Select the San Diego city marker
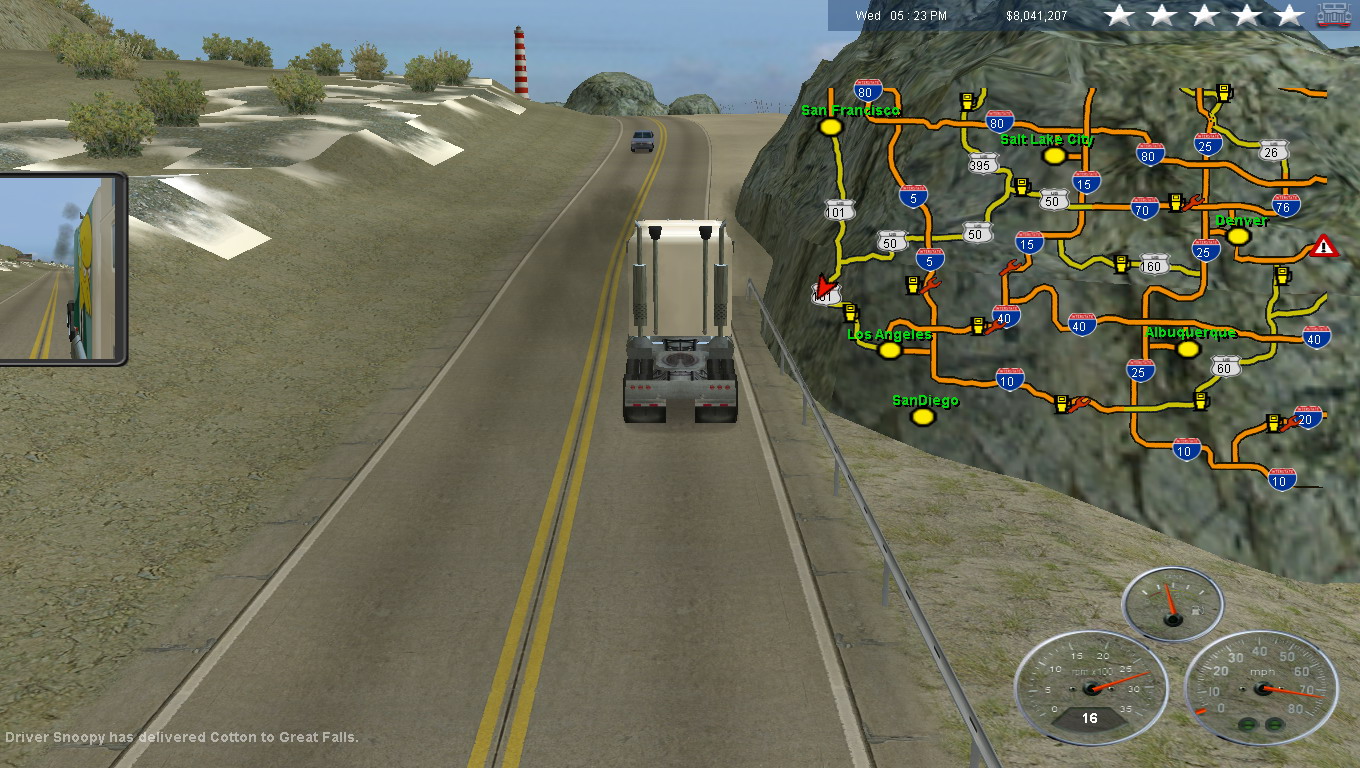The image size is (1360, 768). [x=923, y=416]
